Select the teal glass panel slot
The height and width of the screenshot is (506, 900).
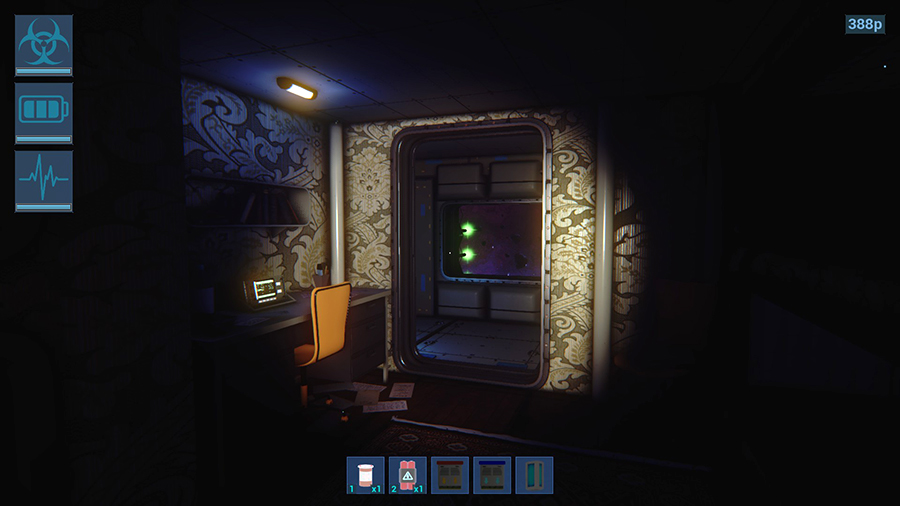pos(534,475)
